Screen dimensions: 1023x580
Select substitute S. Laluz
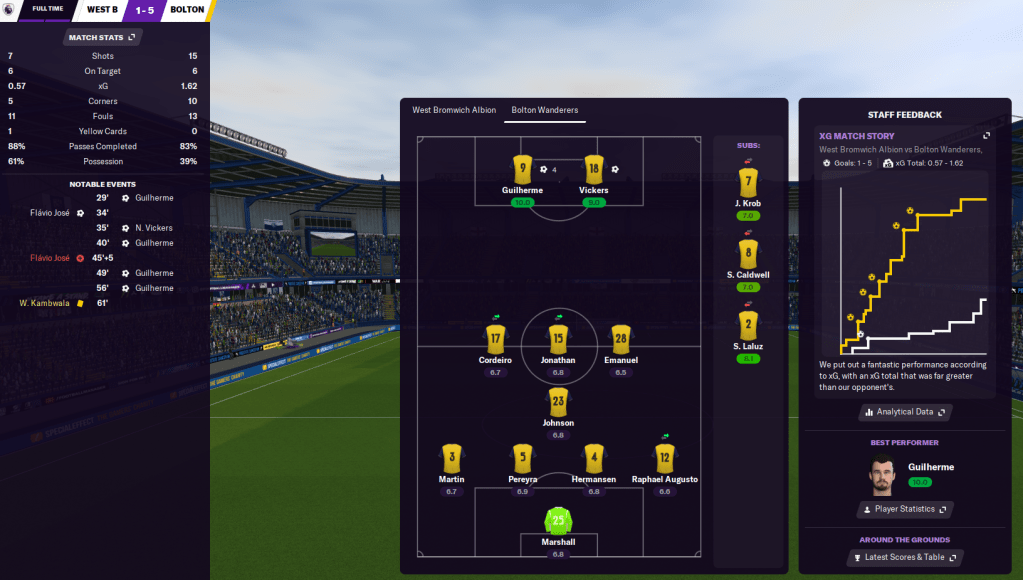(748, 324)
